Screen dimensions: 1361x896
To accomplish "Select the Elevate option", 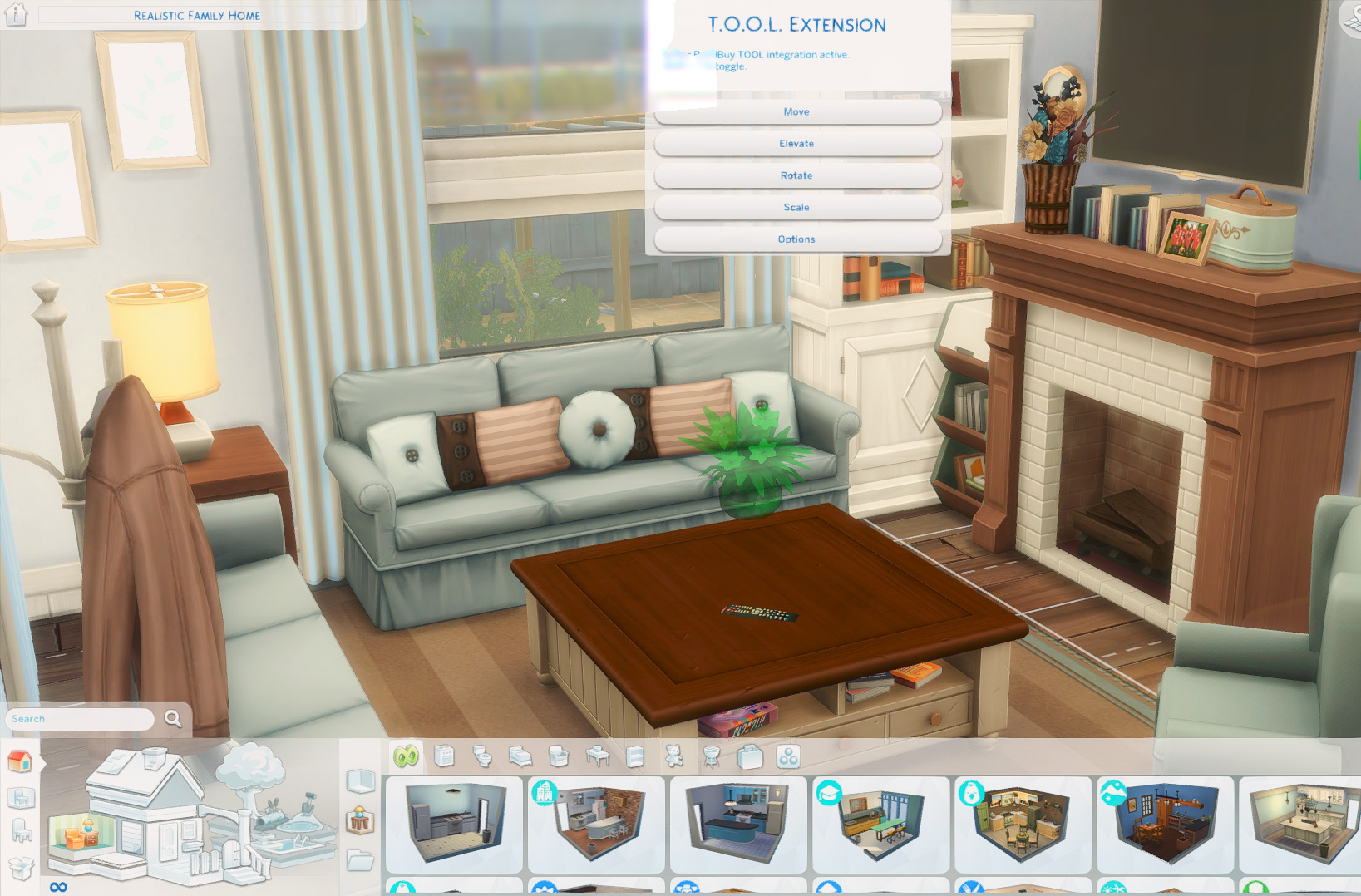I will (x=796, y=144).
